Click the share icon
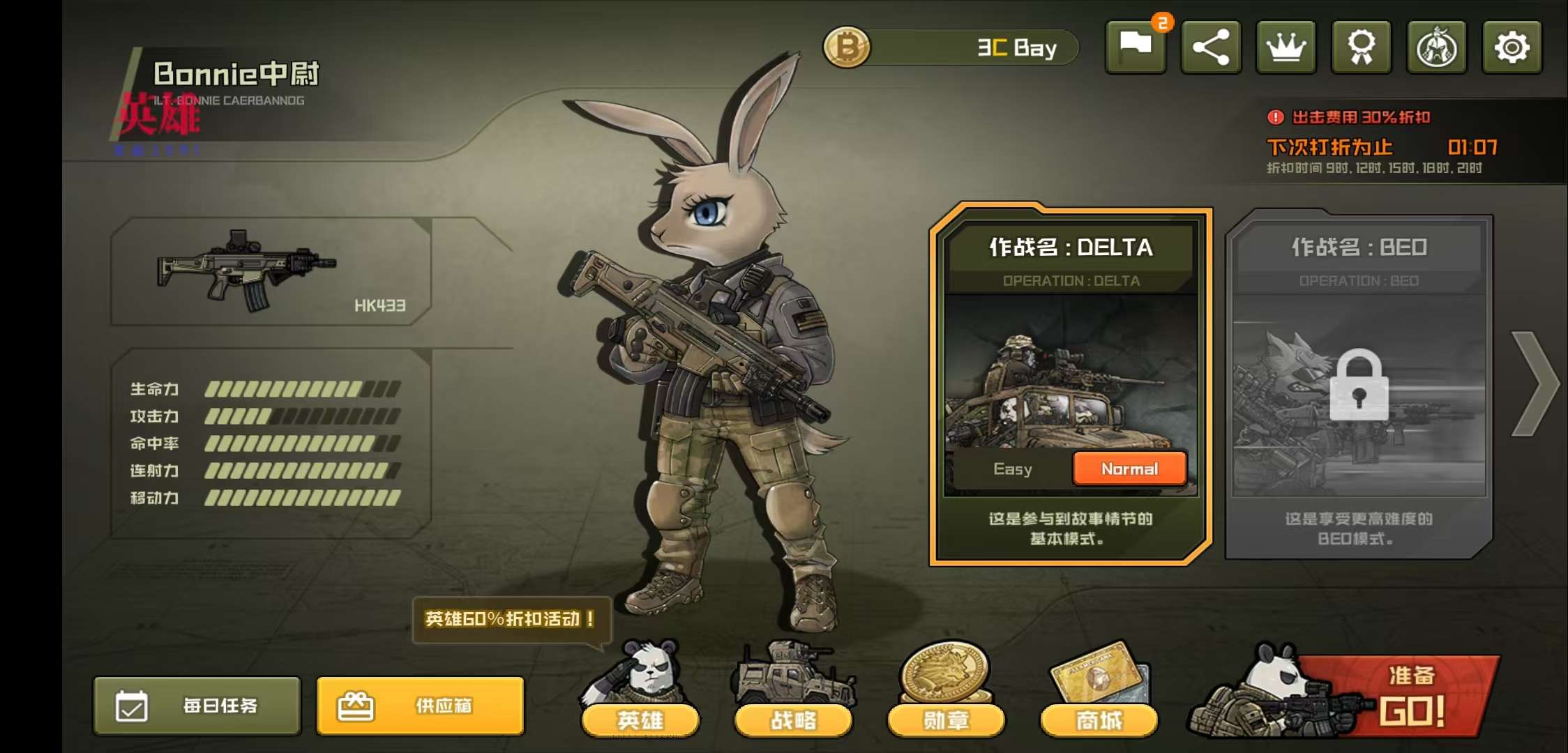The image size is (1568, 753). pos(1211,47)
